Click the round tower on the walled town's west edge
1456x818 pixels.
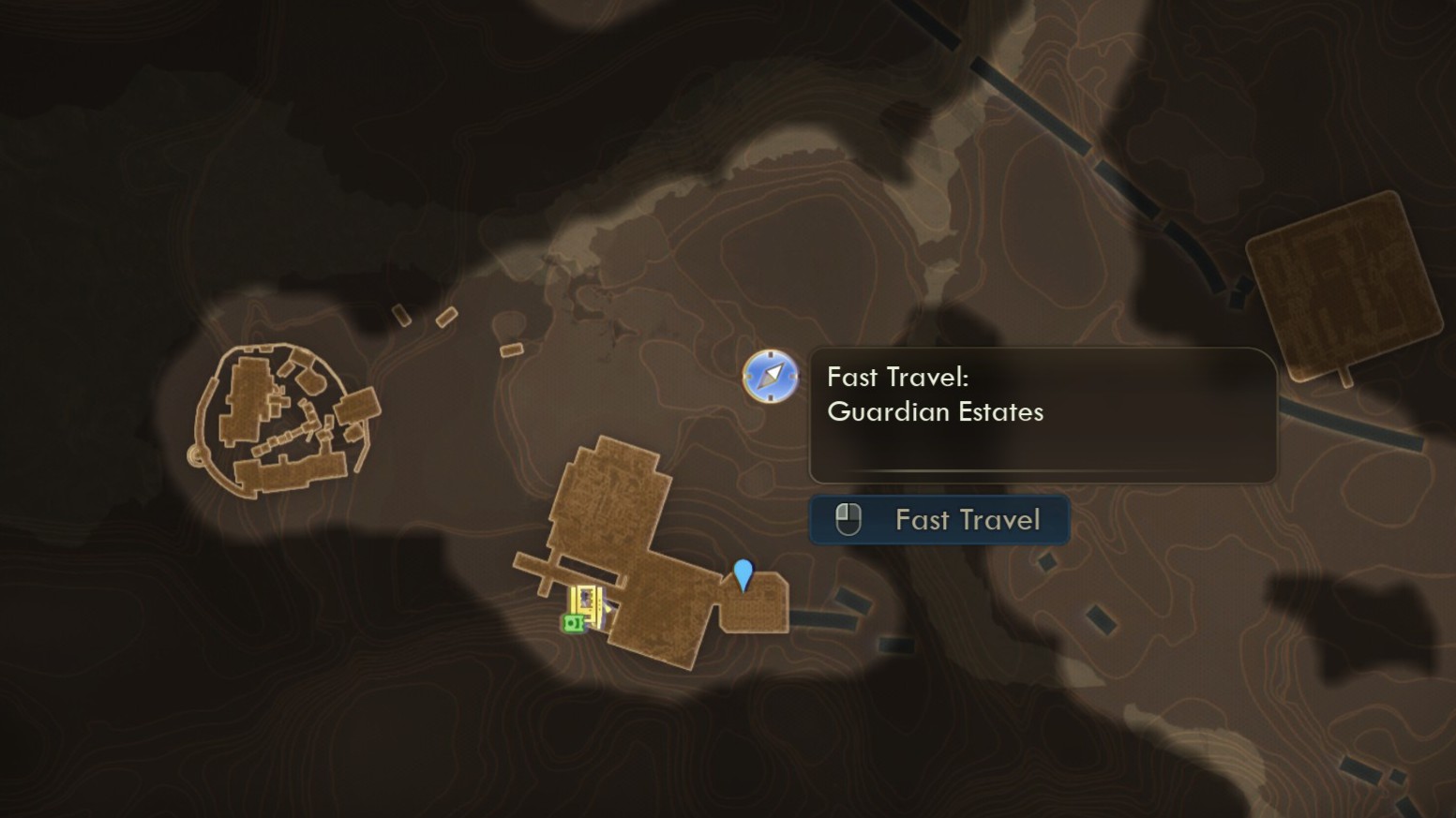click(196, 454)
